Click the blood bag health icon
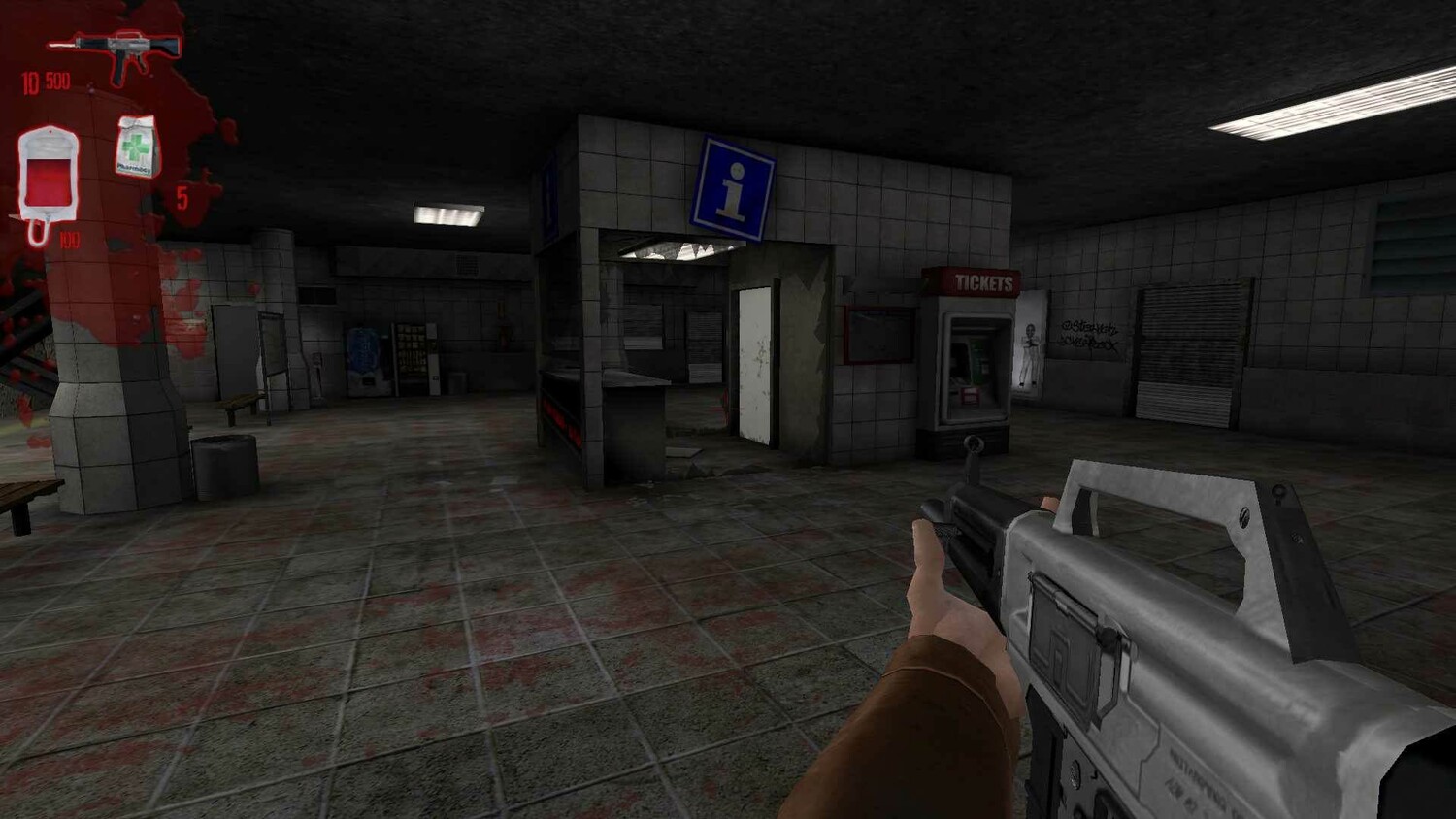The width and height of the screenshot is (1456, 819). (x=48, y=178)
